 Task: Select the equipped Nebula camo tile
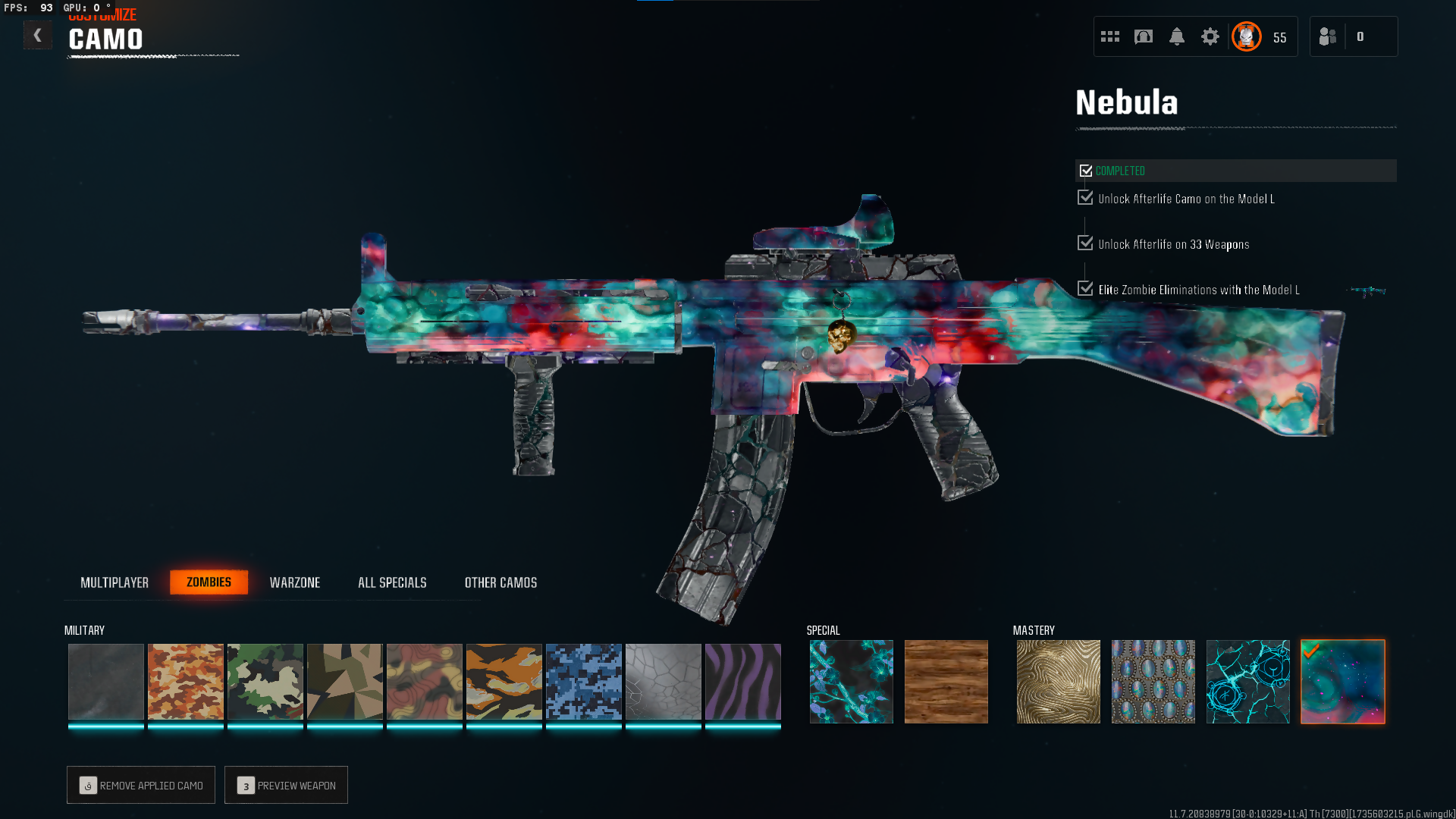click(1343, 682)
